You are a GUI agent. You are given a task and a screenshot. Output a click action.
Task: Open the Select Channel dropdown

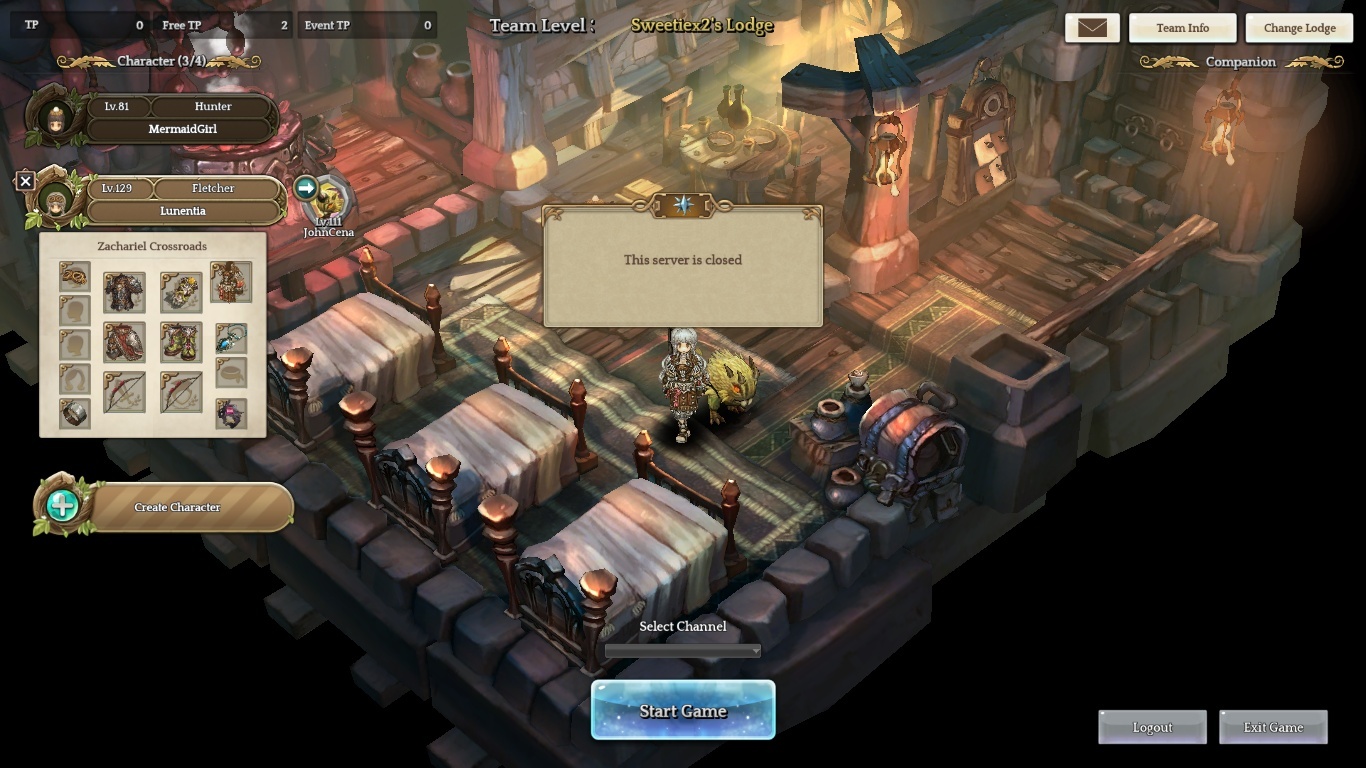coord(683,651)
